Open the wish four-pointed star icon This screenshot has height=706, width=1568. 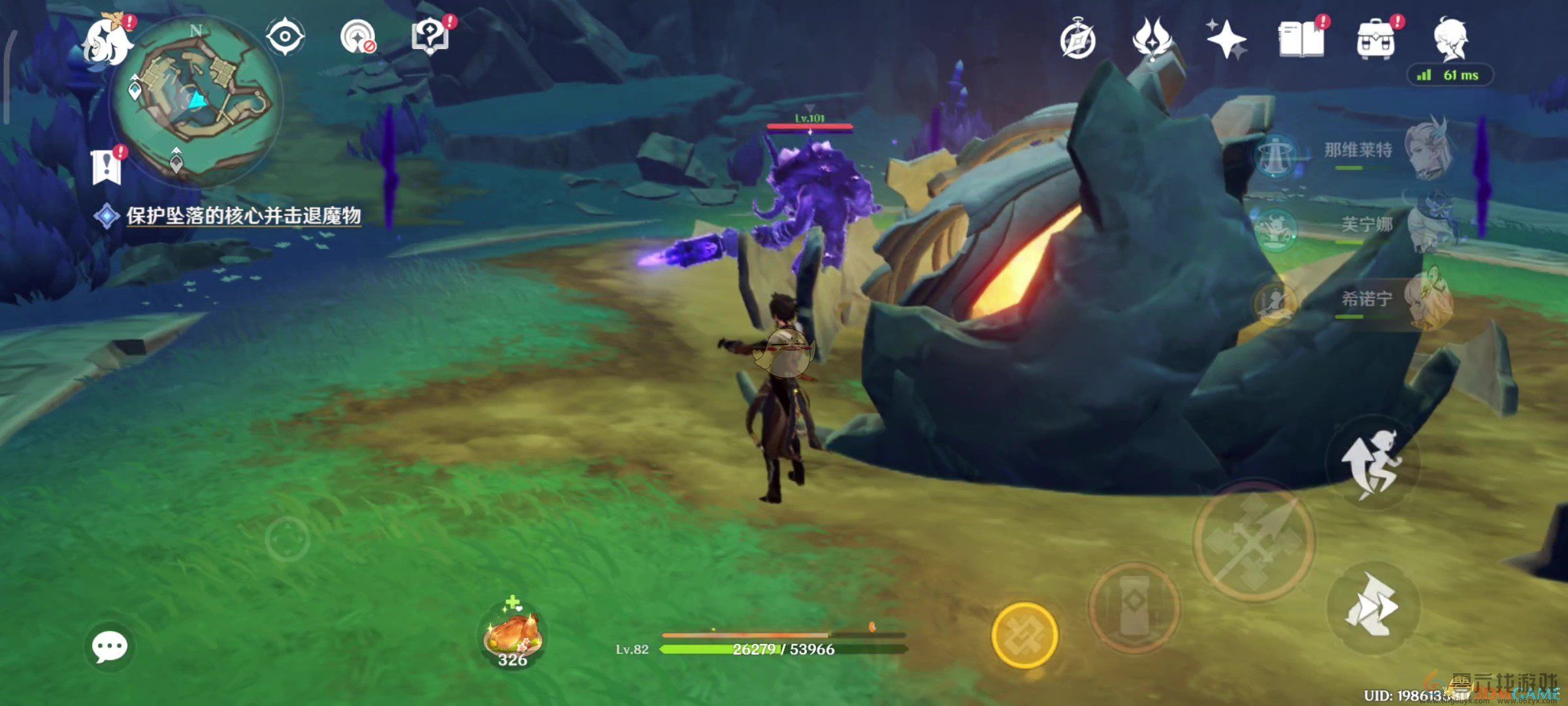click(x=1226, y=39)
